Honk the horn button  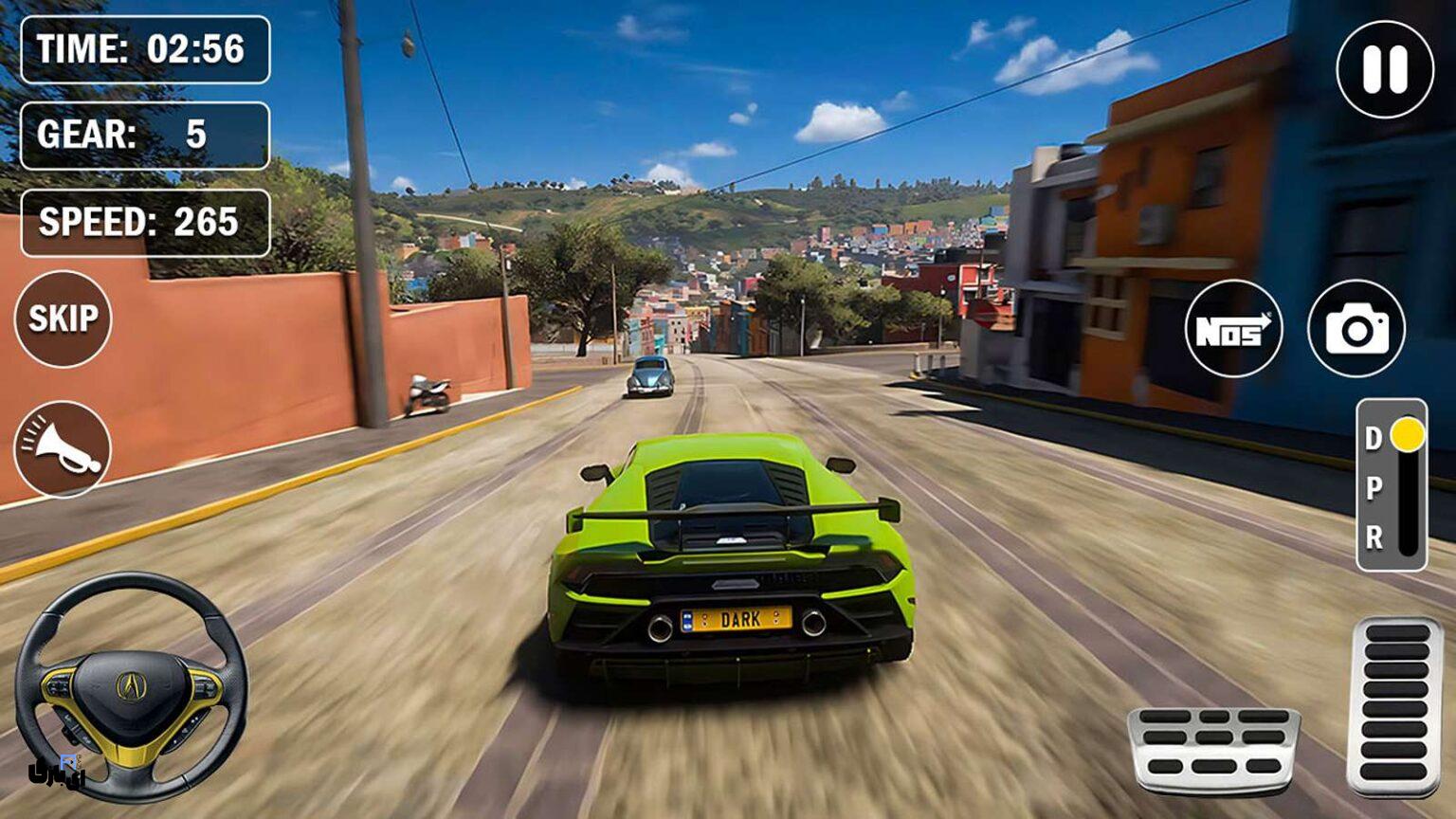coord(63,449)
